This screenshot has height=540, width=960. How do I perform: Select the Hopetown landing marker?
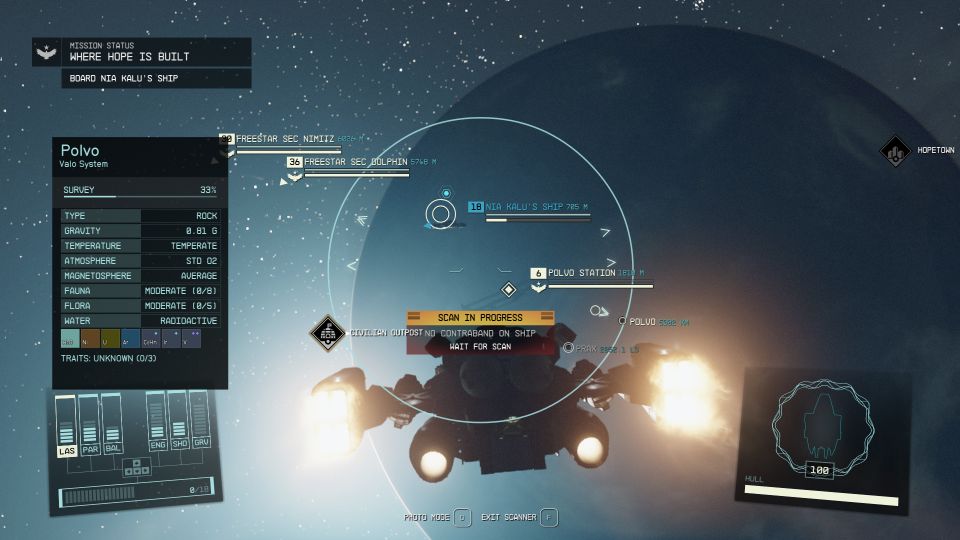pos(894,152)
